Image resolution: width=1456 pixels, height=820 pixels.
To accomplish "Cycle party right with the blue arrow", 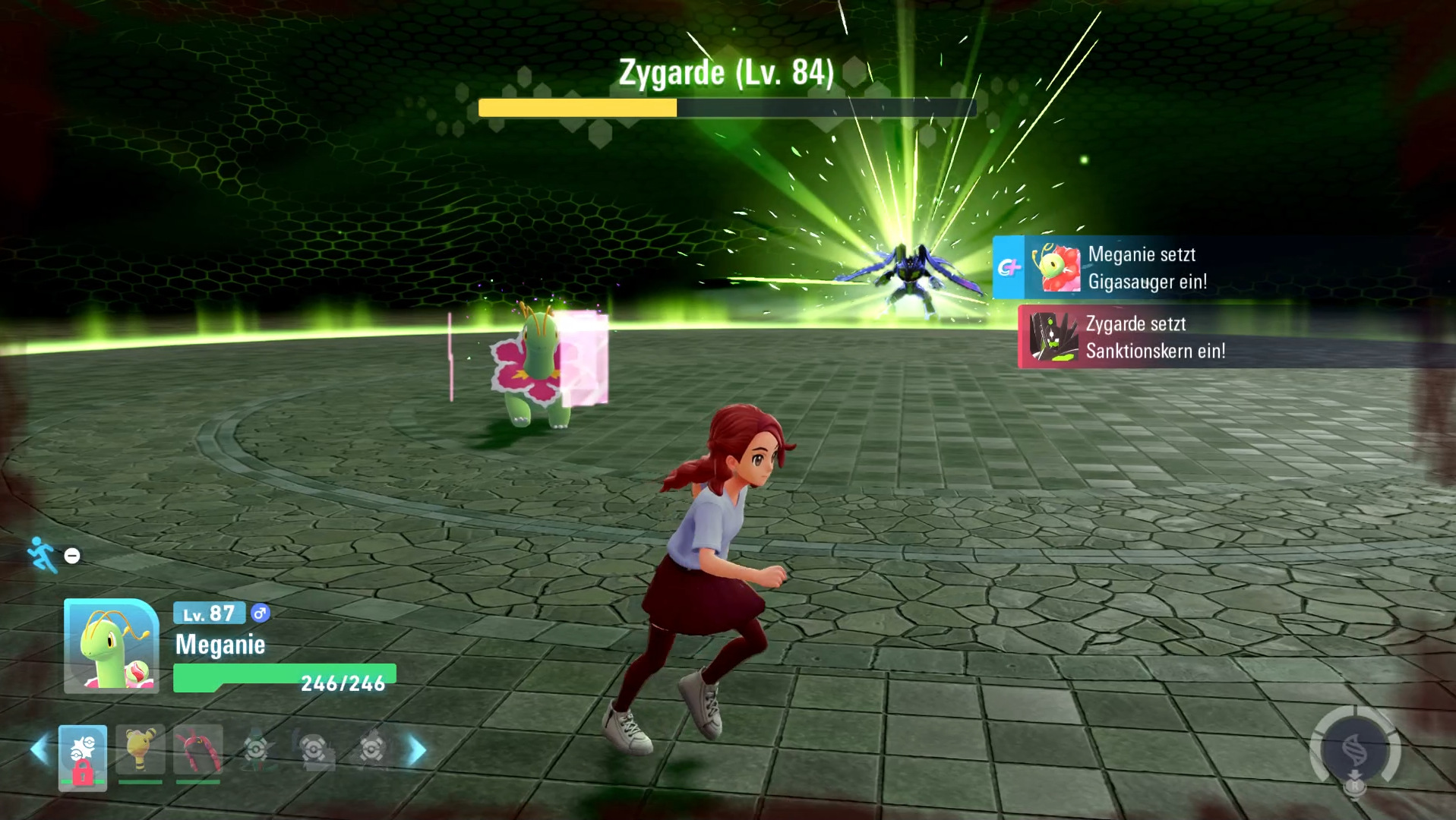I will point(417,750).
